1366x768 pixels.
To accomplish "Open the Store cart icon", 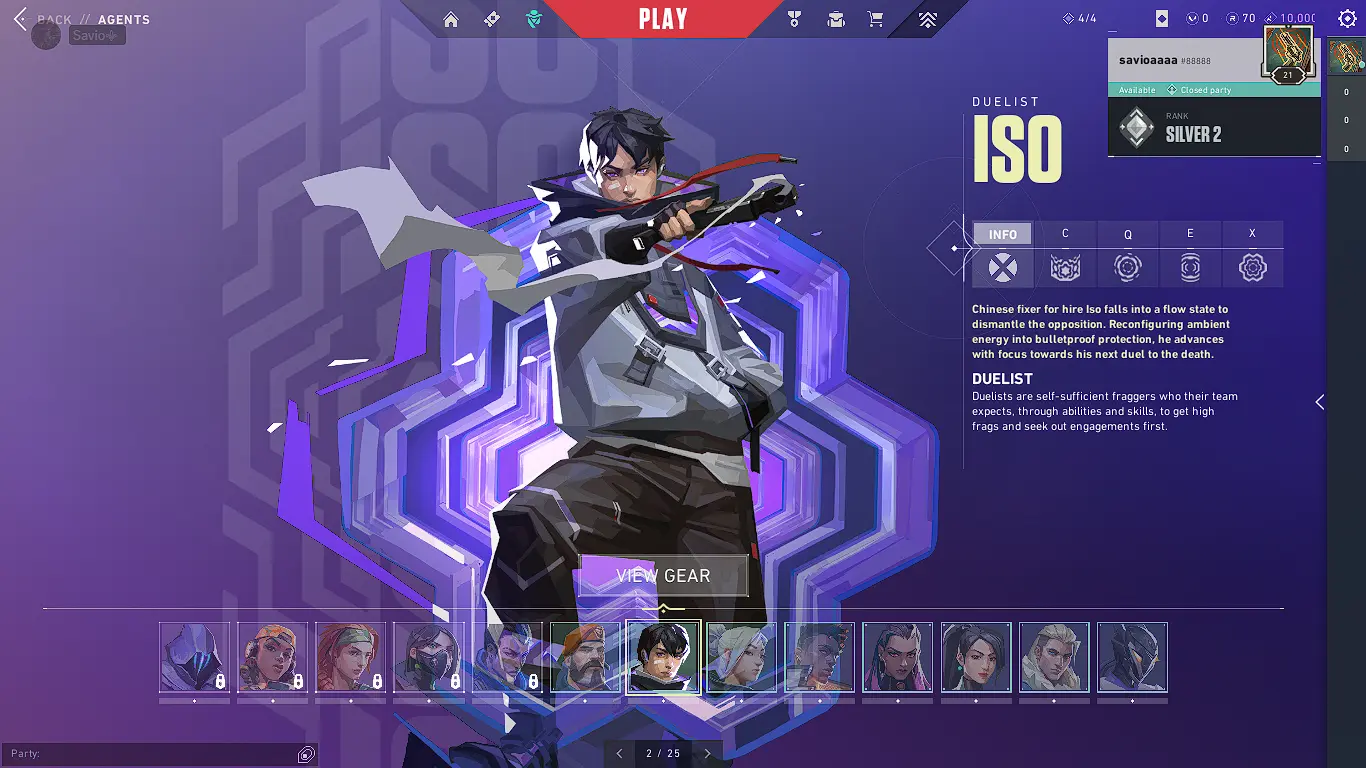I will [875, 18].
